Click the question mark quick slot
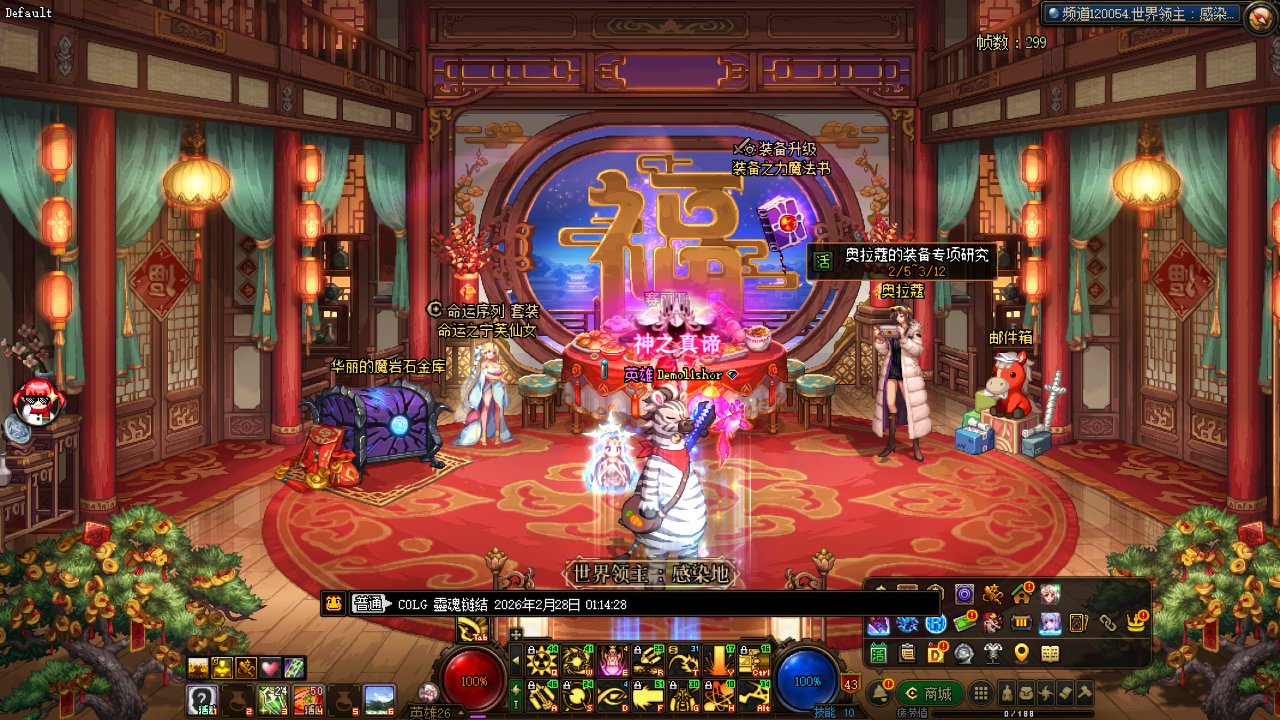 (x=202, y=698)
